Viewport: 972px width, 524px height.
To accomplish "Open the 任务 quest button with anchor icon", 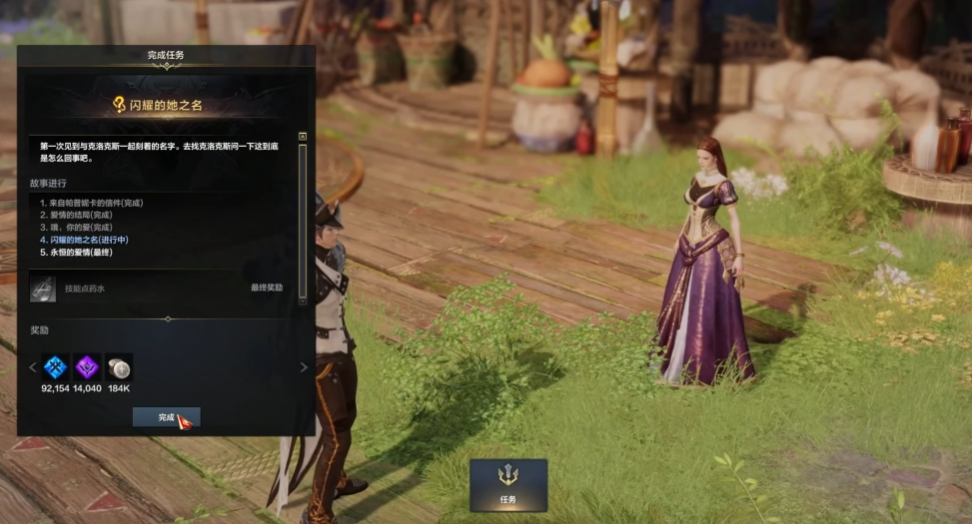I will click(x=508, y=484).
